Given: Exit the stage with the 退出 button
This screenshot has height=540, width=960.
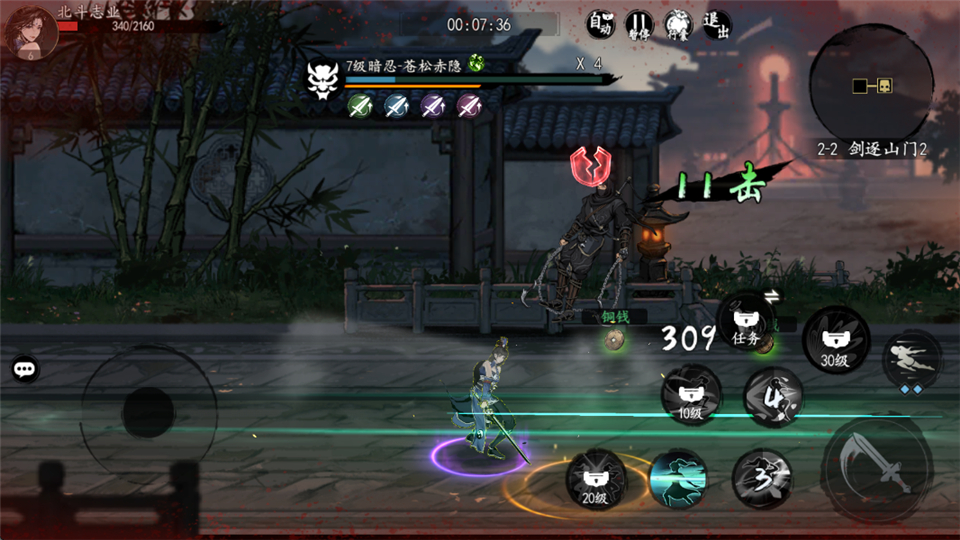Looking at the screenshot, I should coord(716,24).
